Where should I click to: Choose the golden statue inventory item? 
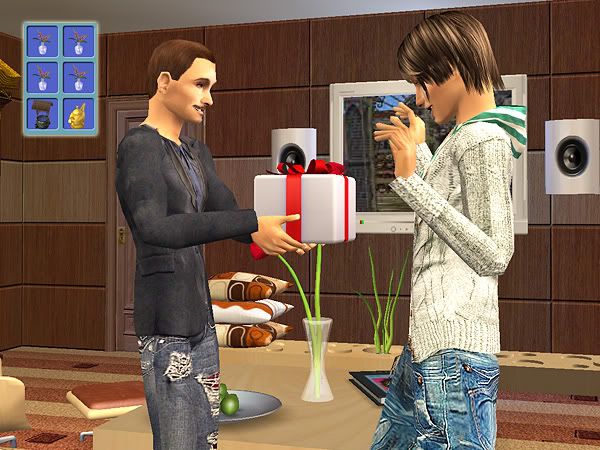tap(78, 111)
